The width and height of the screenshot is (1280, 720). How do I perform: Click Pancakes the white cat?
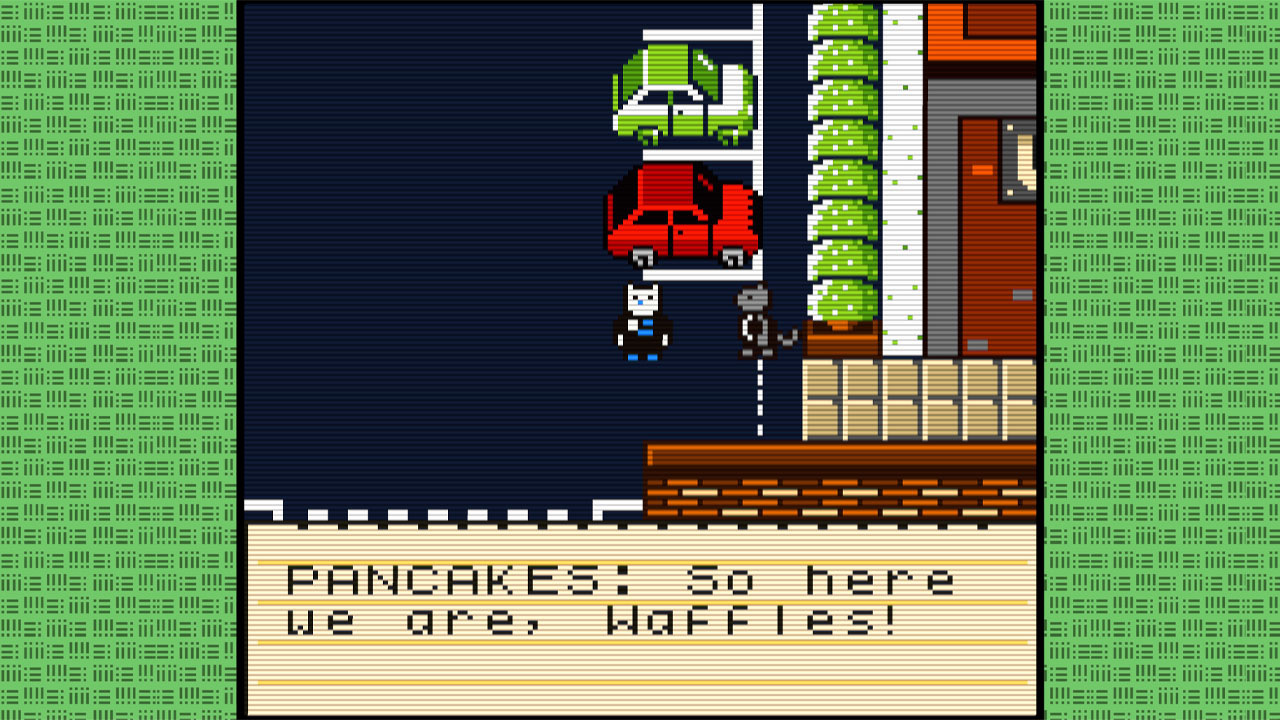[x=641, y=320]
